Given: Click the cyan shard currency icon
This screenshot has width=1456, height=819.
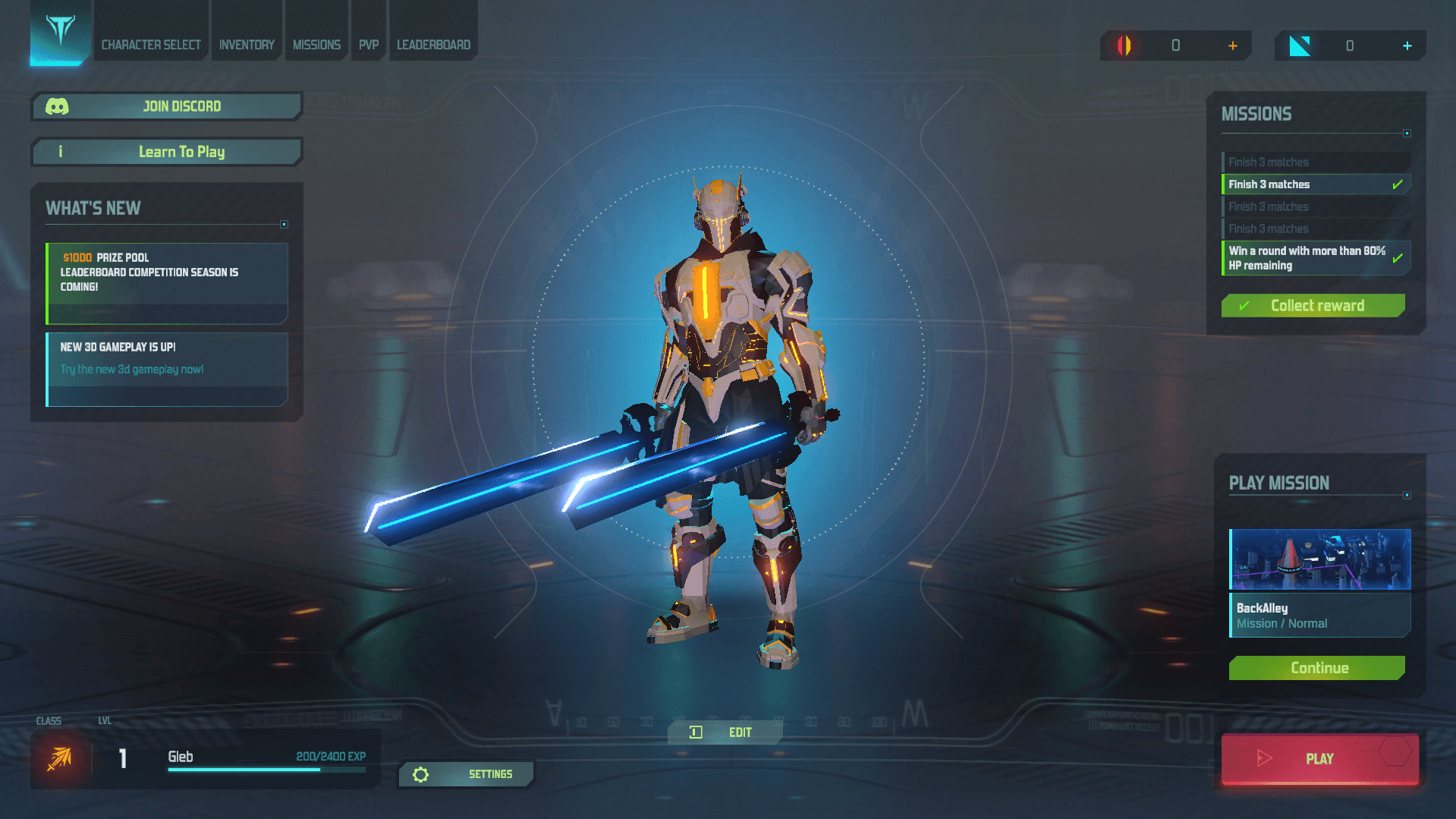Looking at the screenshot, I should tap(1299, 46).
